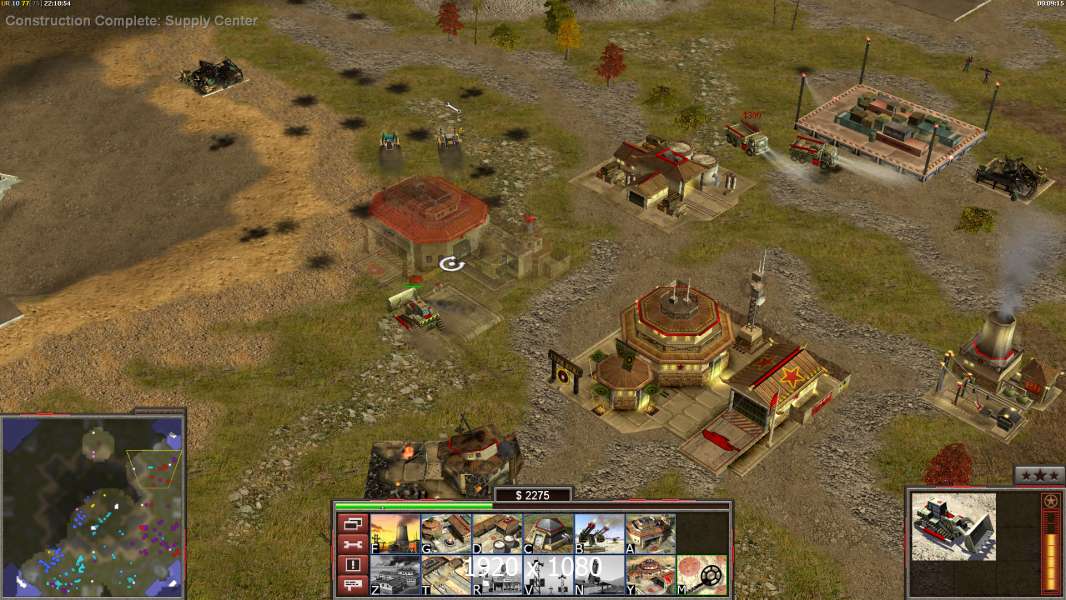Click the greyed-out build icon labeled Z
Viewport: 1066px width, 600px height.
pyautogui.click(x=395, y=574)
